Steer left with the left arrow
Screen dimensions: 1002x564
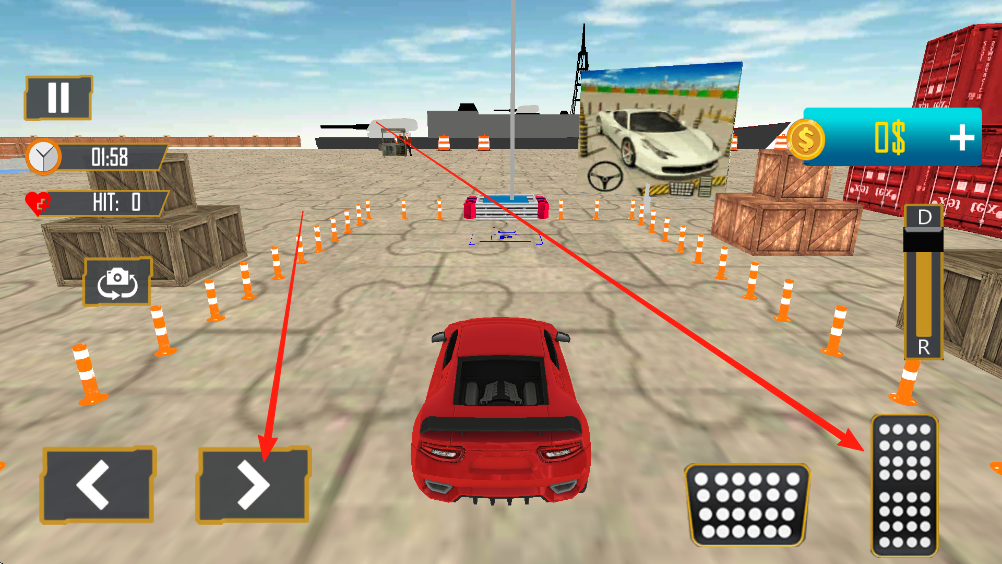97,485
